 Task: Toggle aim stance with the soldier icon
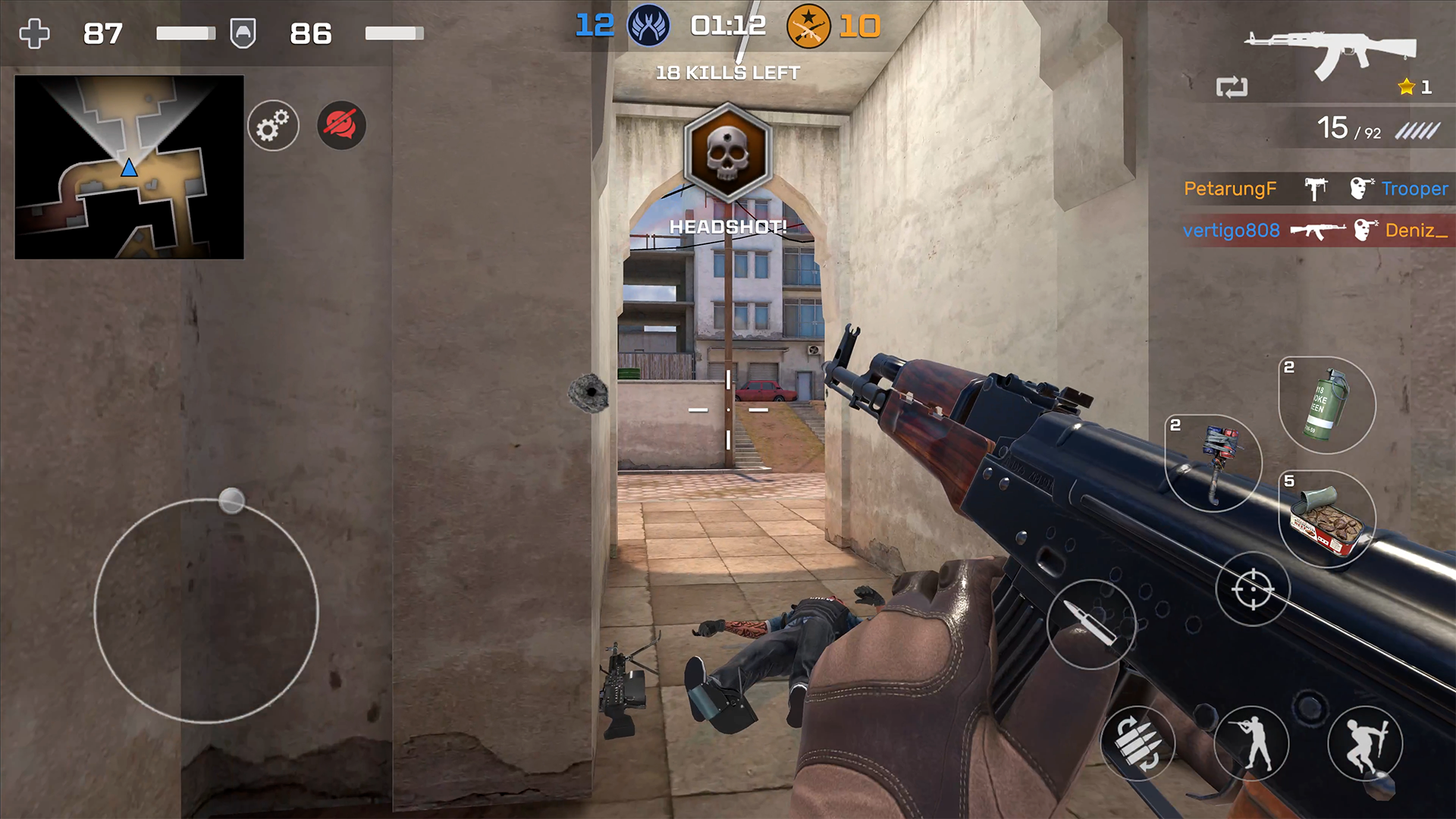tap(1252, 743)
